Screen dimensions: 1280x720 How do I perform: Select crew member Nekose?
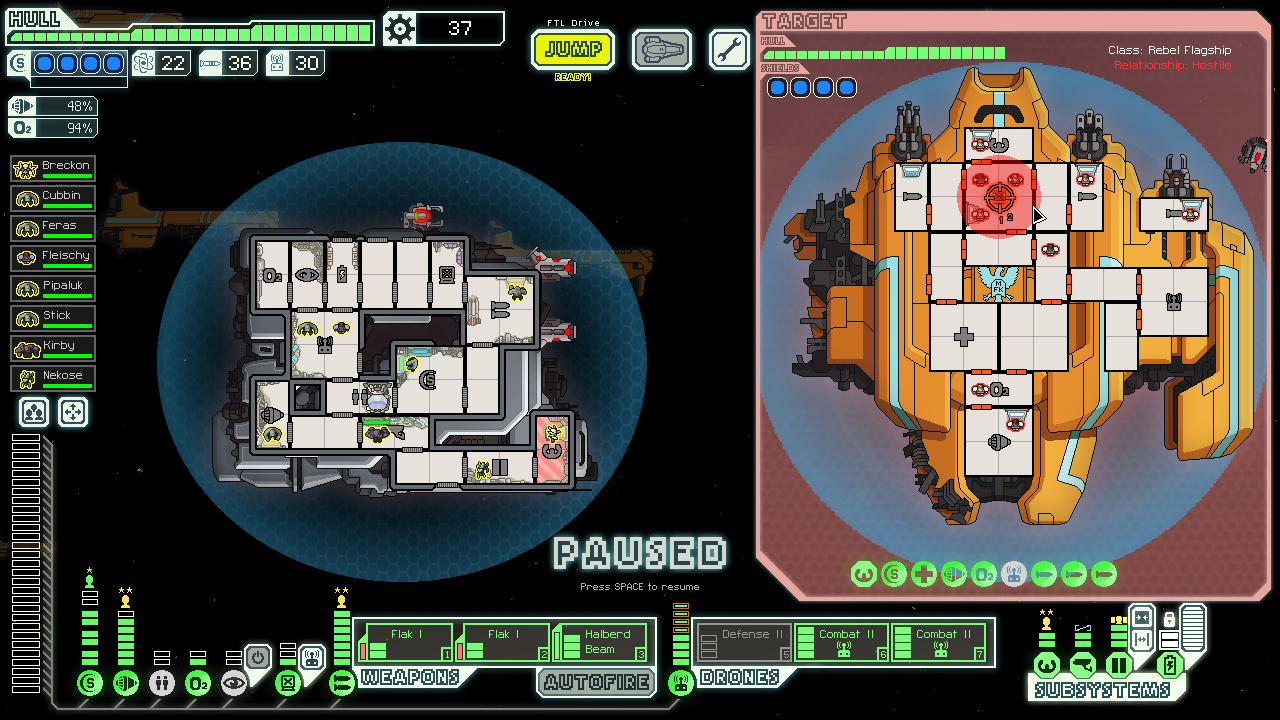pyautogui.click(x=53, y=378)
